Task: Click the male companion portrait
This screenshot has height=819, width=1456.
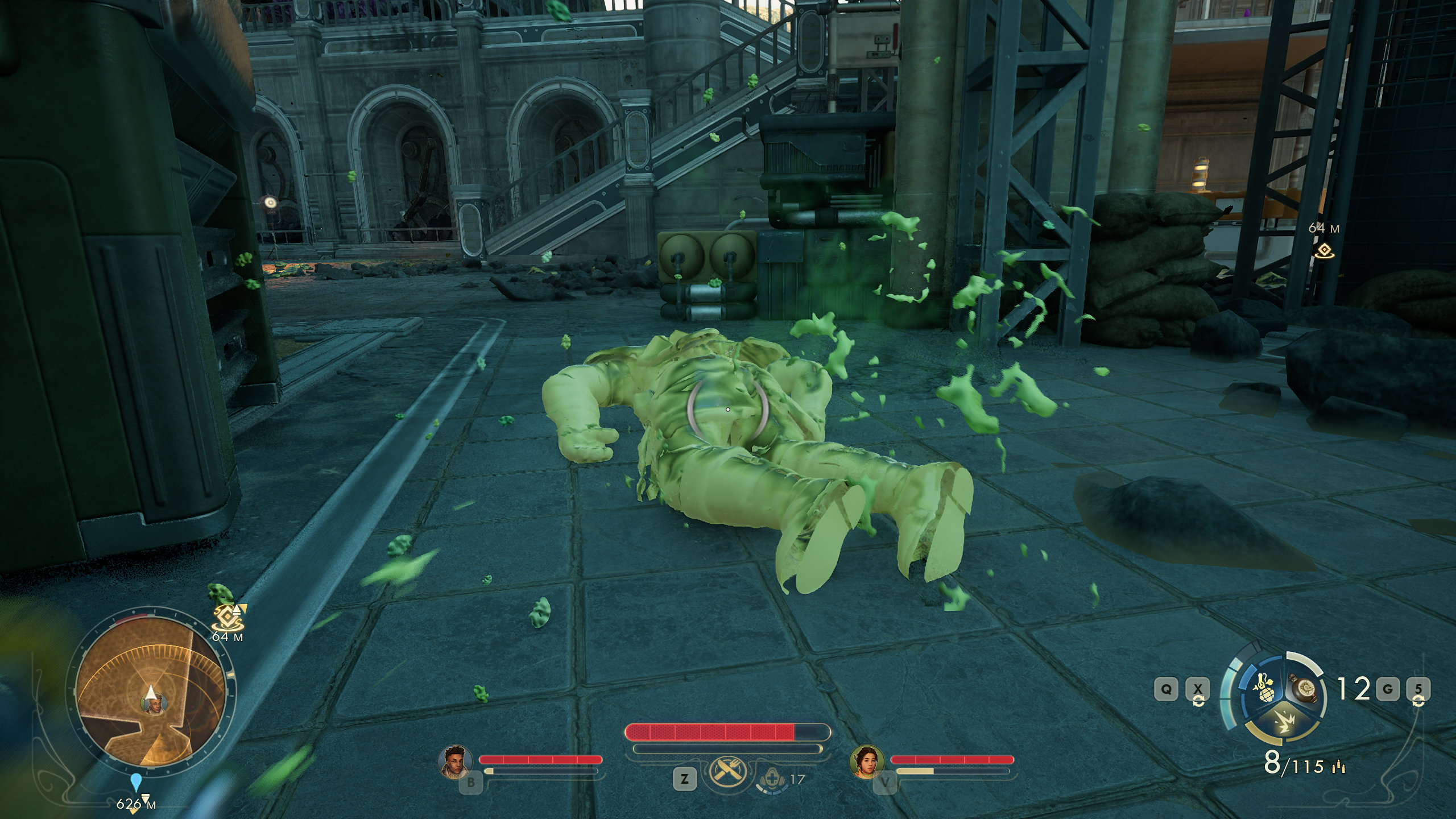Action: click(x=456, y=762)
